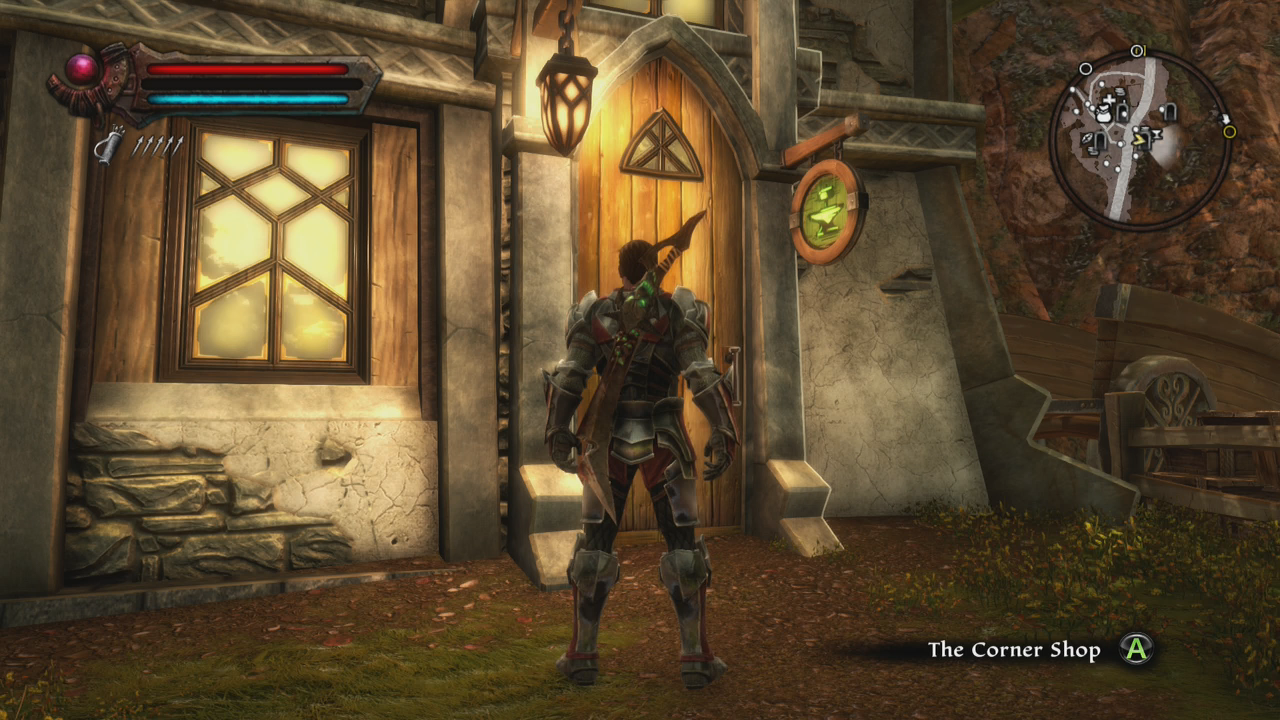This screenshot has width=1280, height=720.
Task: Open the circular village minimap
Action: pos(1140,140)
